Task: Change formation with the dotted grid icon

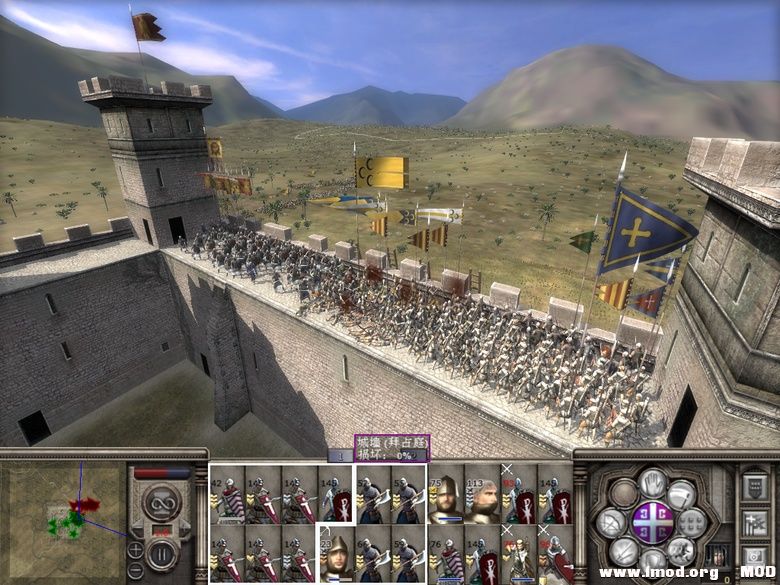Action: 692,522
